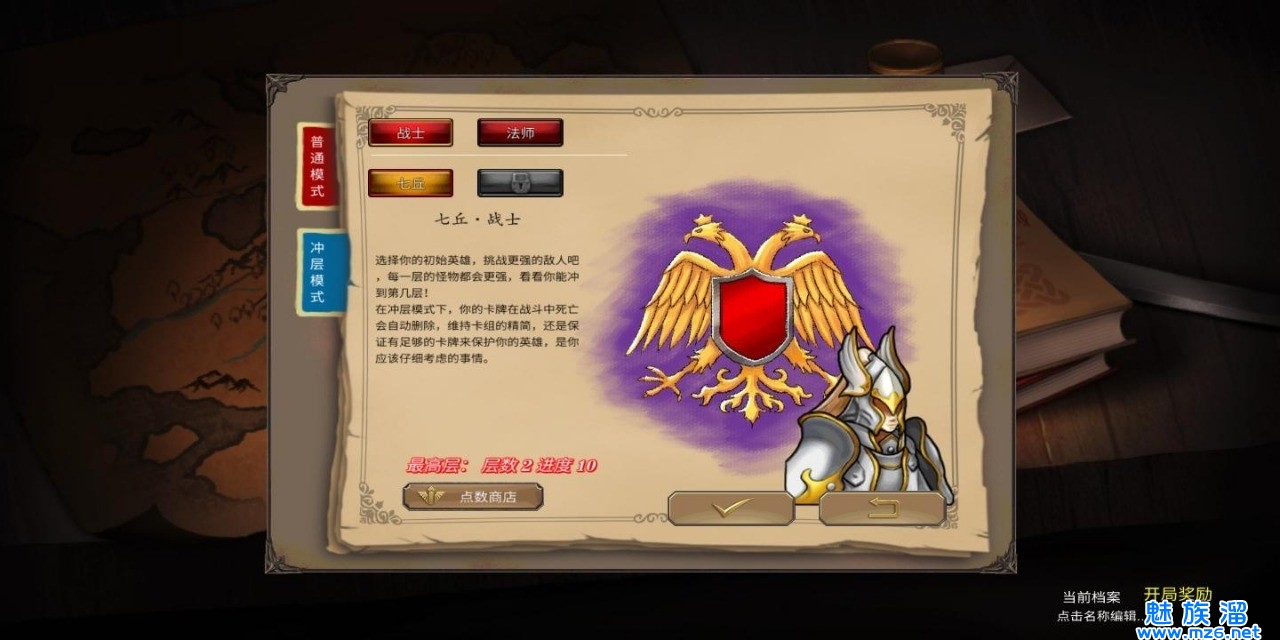Confirm selection with the checkmark button

[x=730, y=508]
